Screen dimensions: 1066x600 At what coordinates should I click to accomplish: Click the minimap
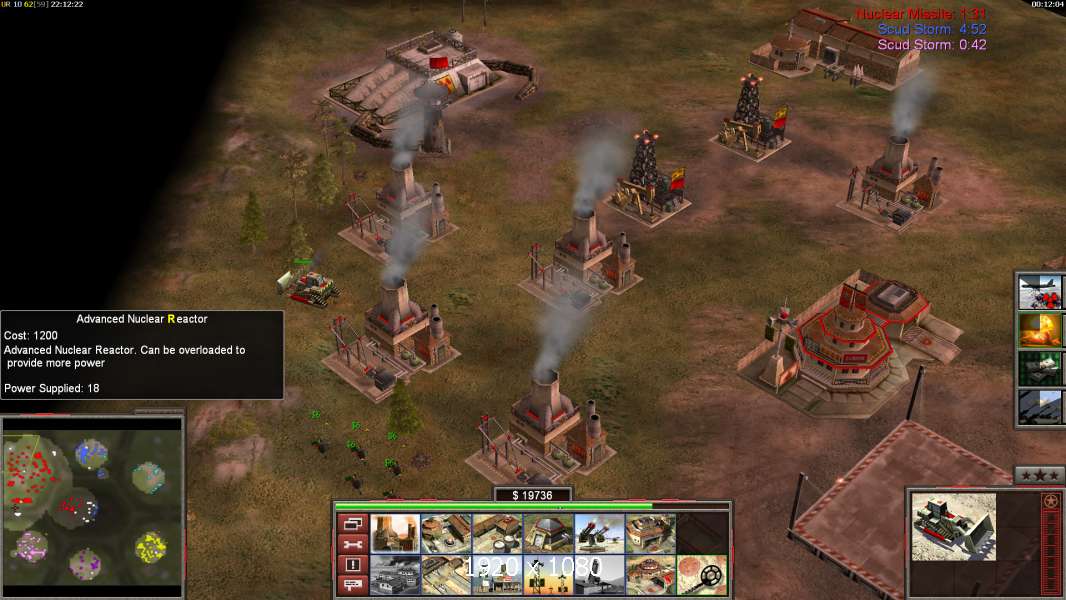point(92,499)
